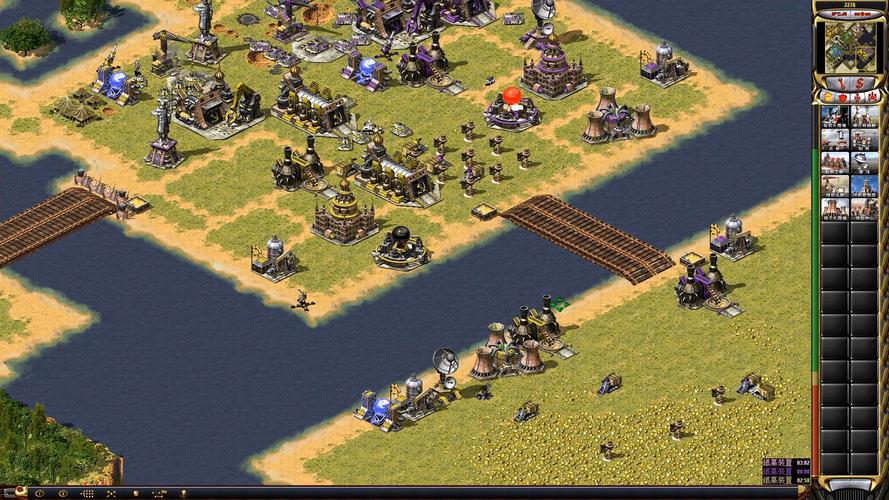Open the red shield defenses tab

pos(841,97)
